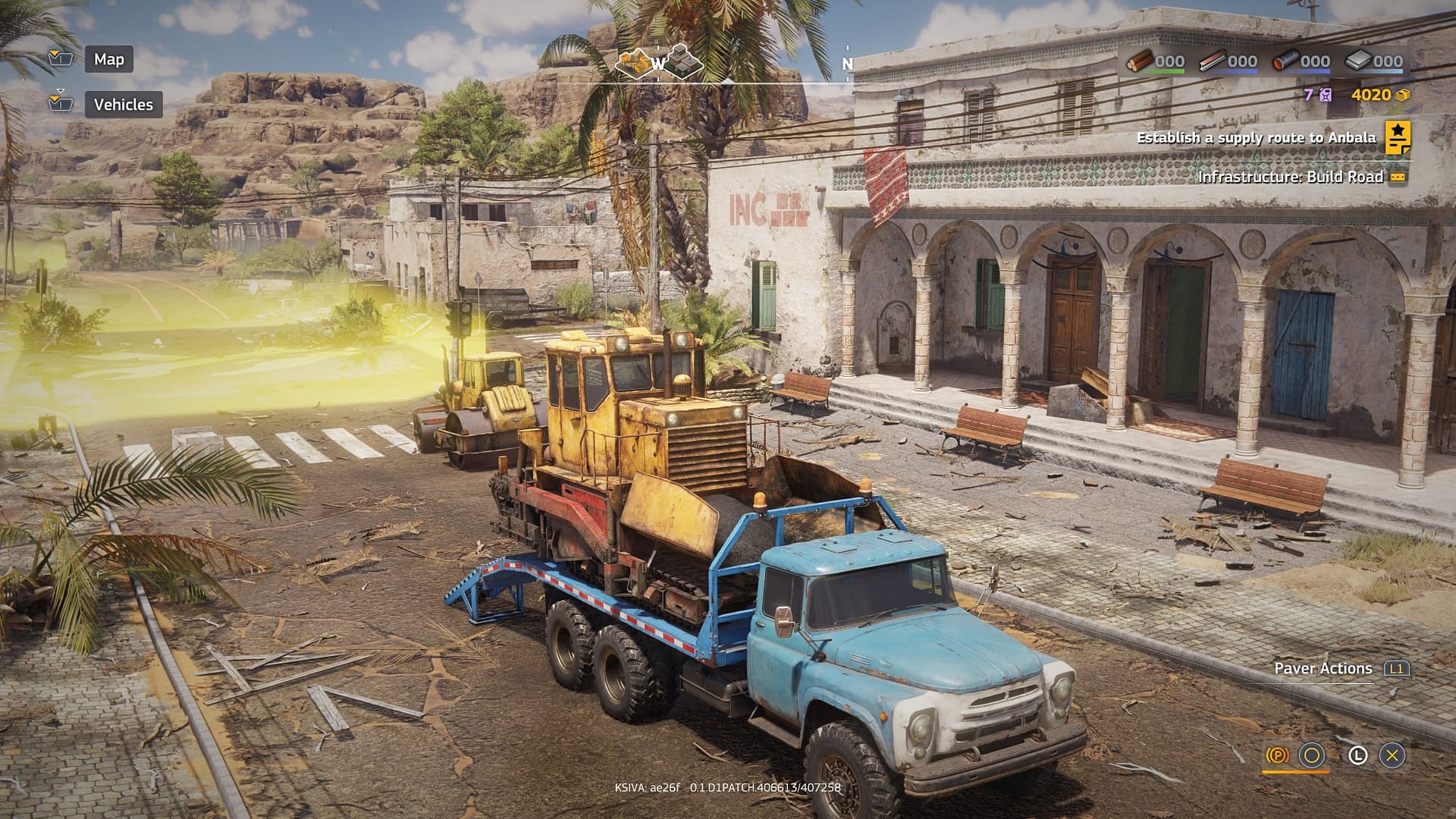Toggle the parking brake indicator

click(x=1277, y=755)
